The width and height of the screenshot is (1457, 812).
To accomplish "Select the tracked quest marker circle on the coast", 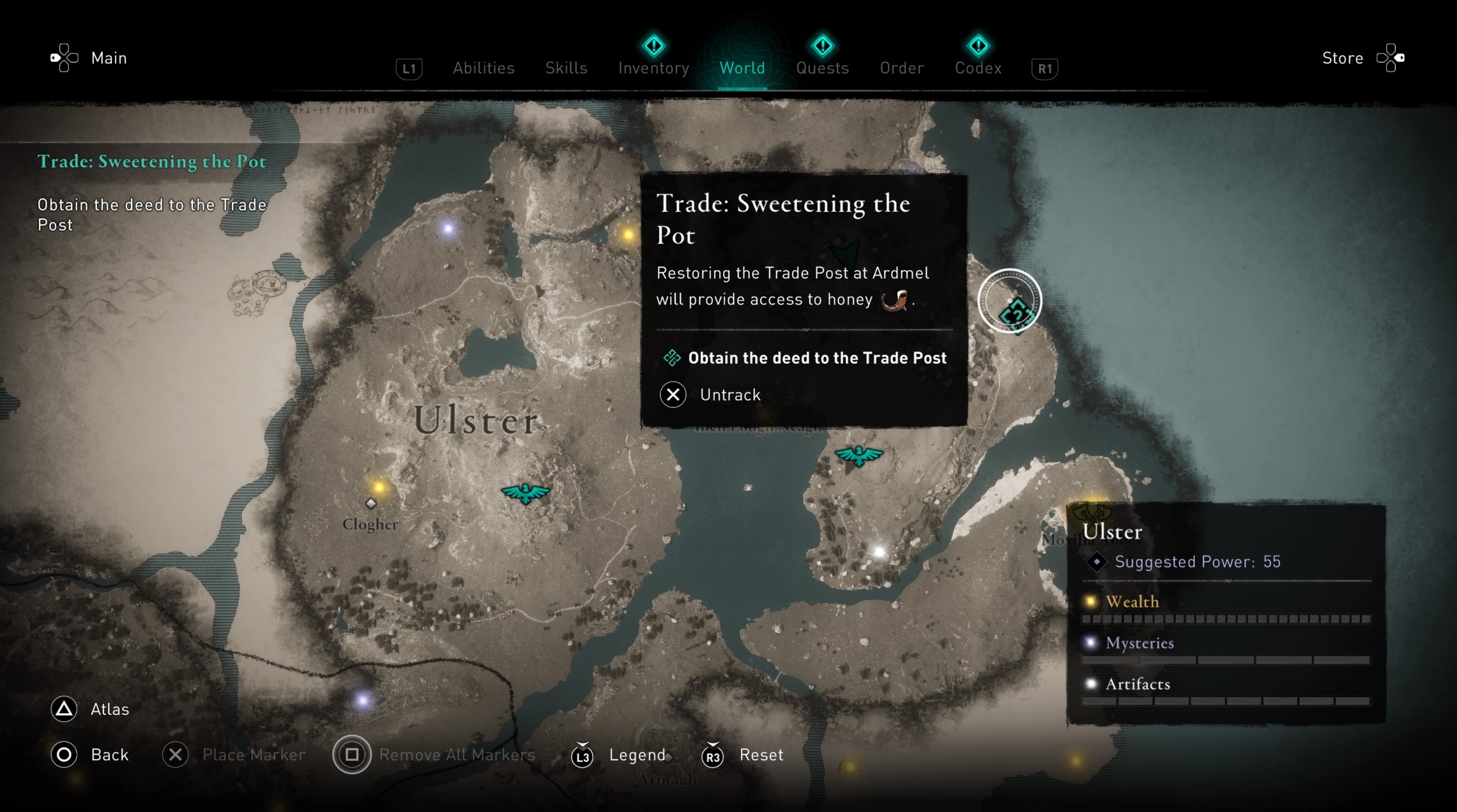I will point(1009,300).
